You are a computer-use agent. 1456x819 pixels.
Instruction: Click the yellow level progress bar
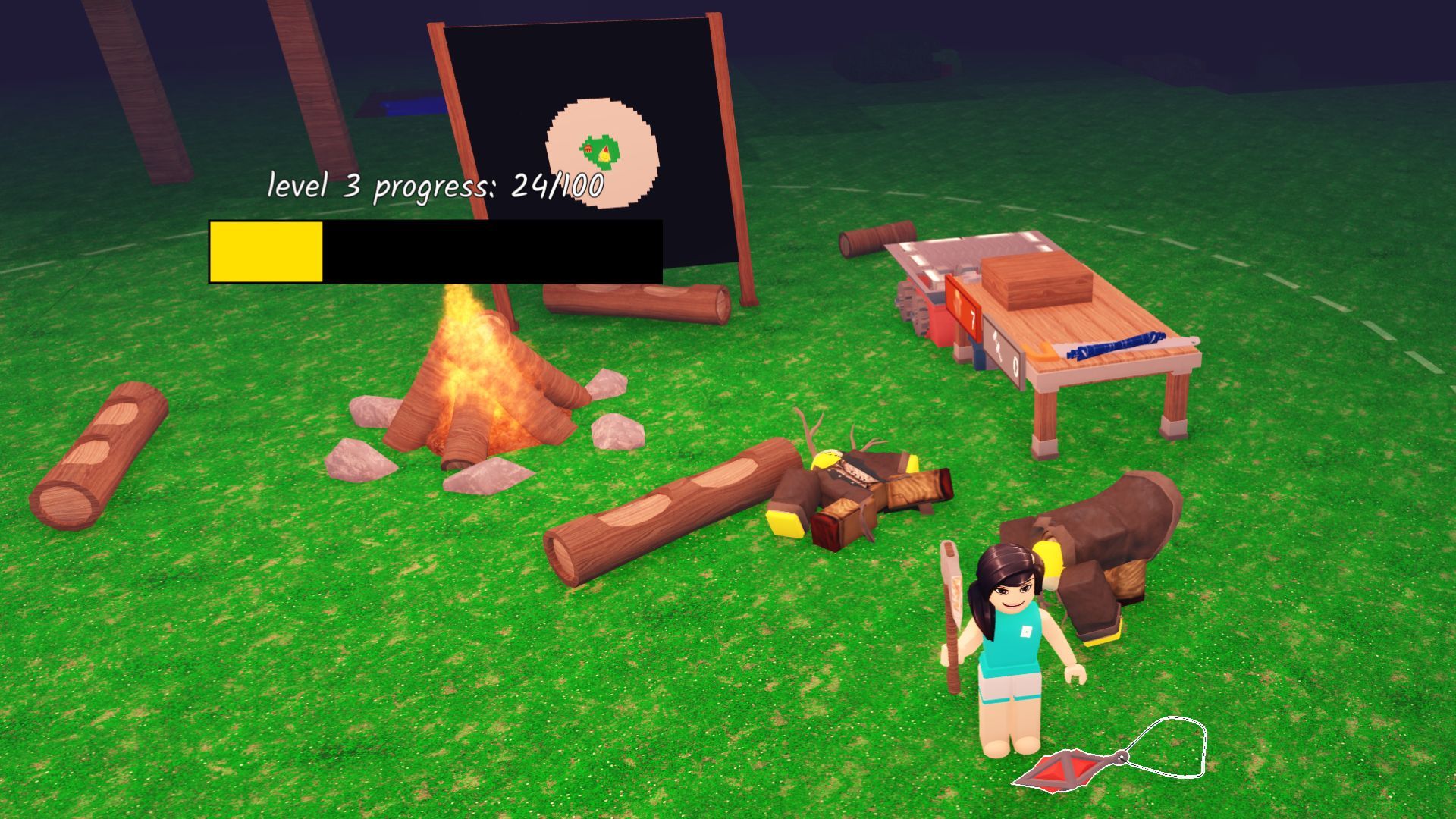(265, 250)
